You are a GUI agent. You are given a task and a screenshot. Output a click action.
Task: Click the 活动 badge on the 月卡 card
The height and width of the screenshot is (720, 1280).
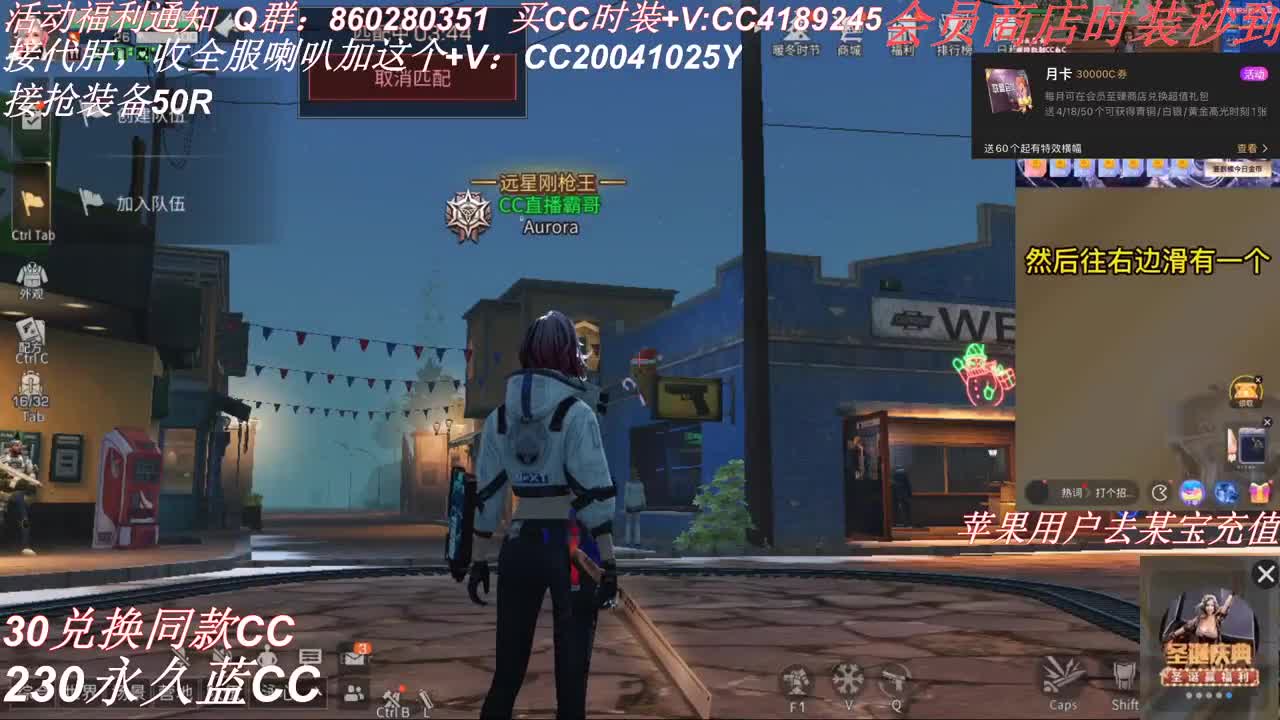pyautogui.click(x=1254, y=75)
